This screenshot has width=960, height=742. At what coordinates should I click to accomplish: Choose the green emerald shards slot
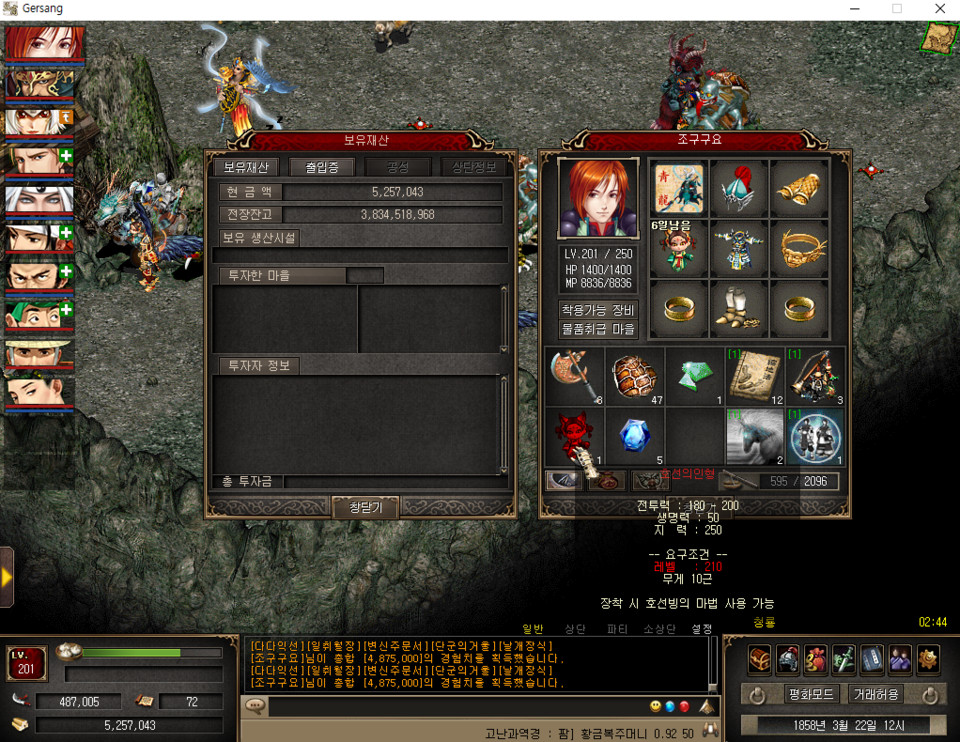pos(694,377)
